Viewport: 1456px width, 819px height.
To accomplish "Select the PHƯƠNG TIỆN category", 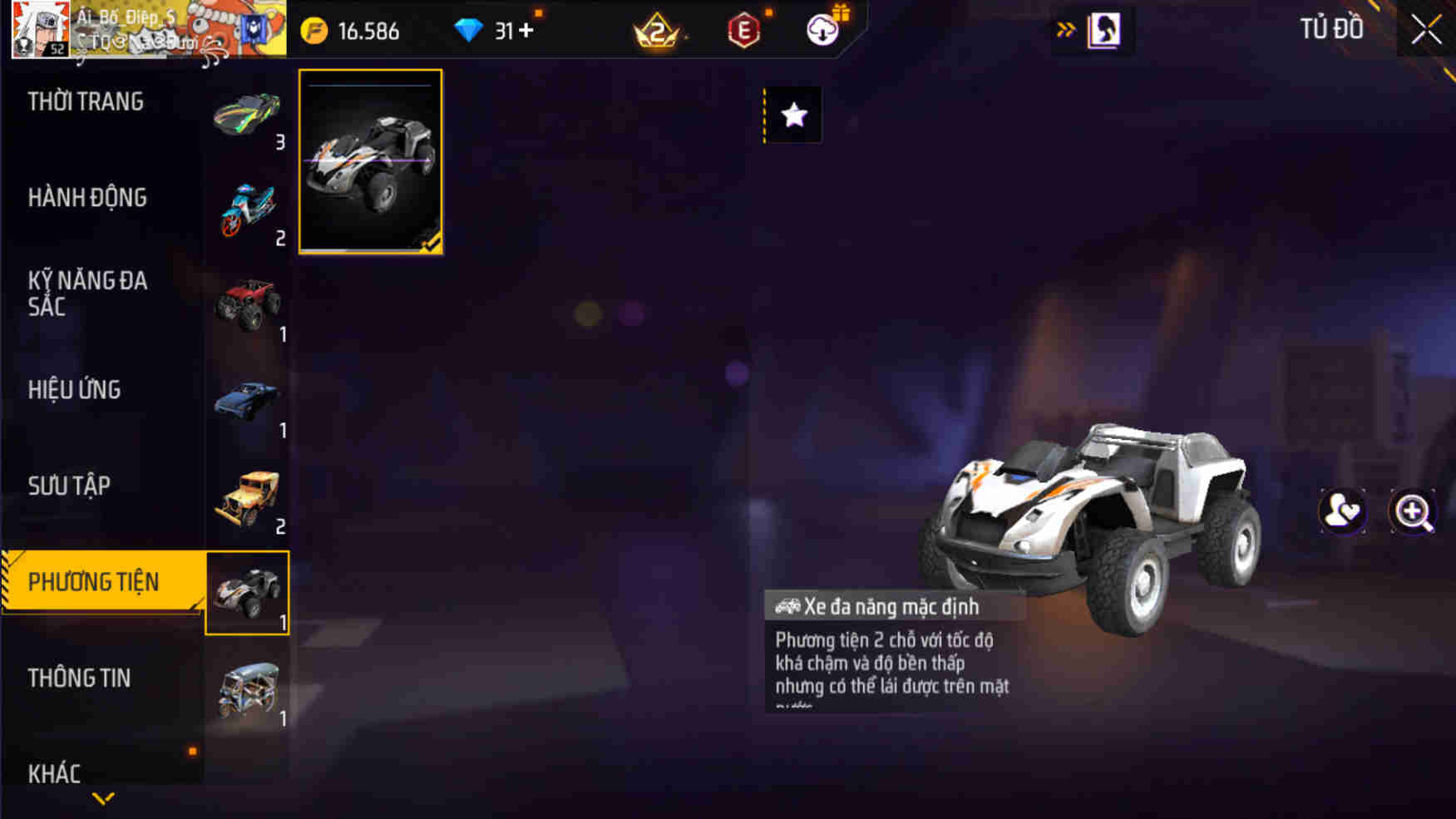I will coord(91,581).
